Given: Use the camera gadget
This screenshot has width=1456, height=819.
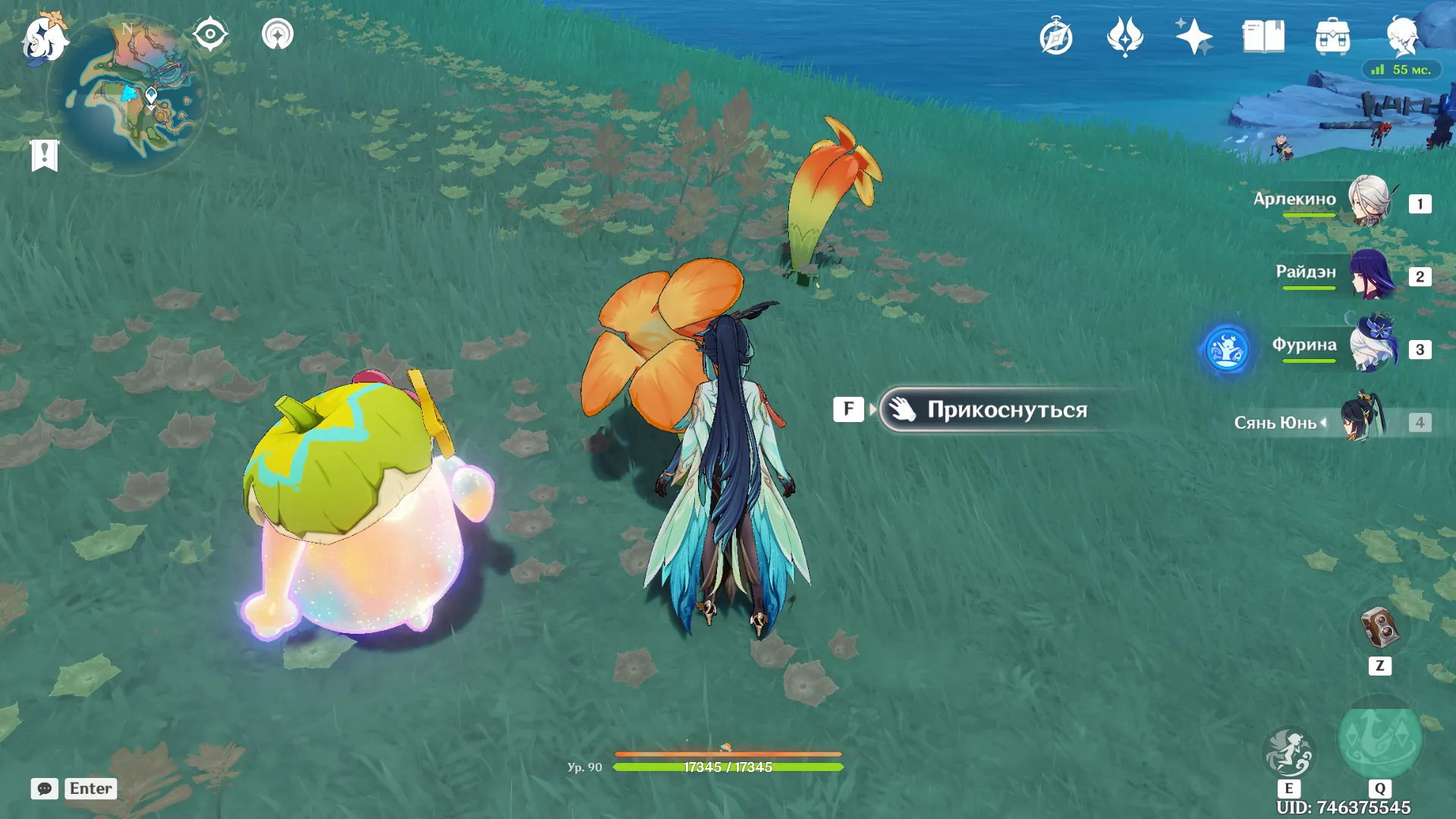Looking at the screenshot, I should point(1379,628).
